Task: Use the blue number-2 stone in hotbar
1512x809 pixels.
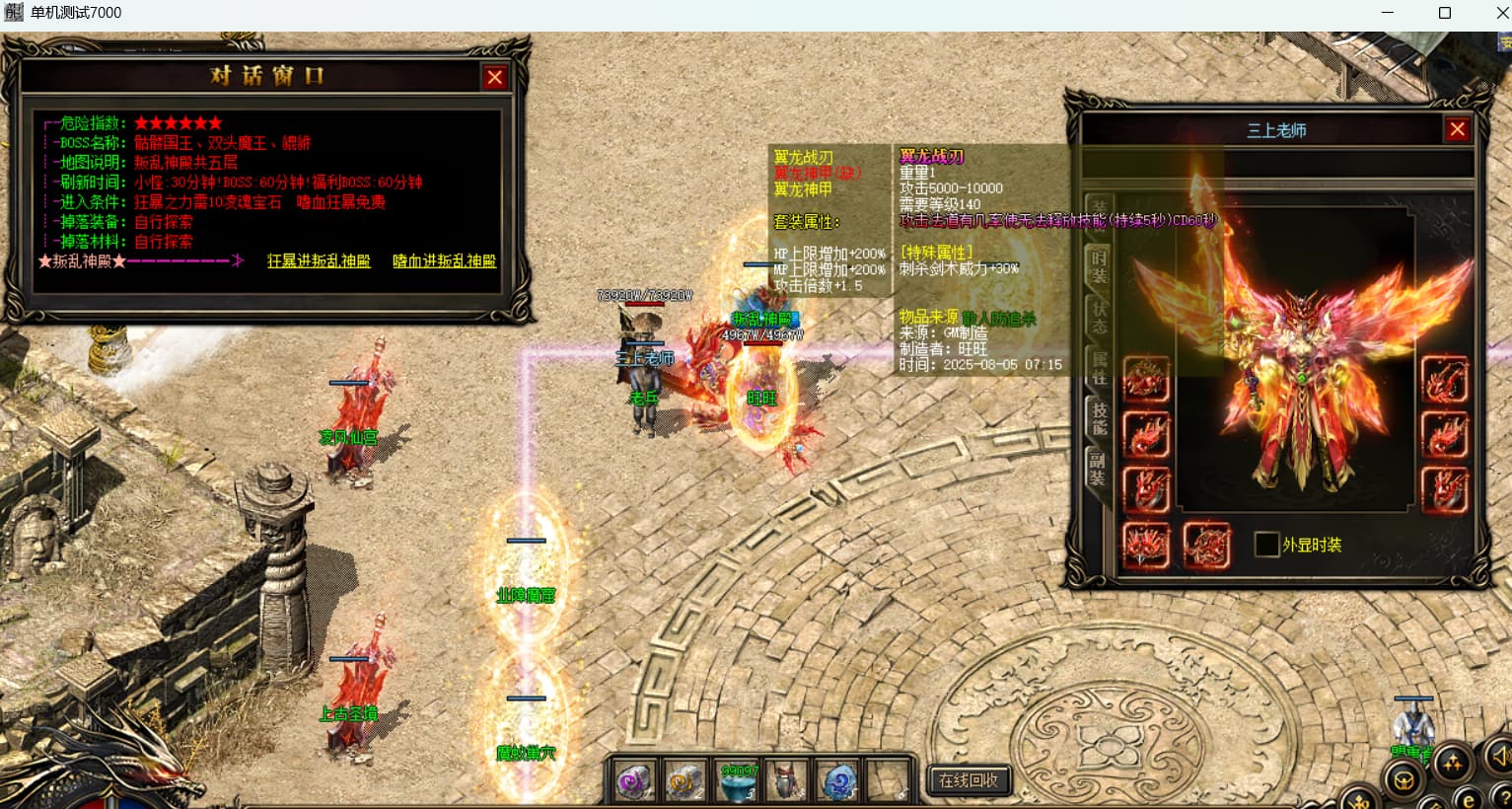Action: [x=837, y=780]
